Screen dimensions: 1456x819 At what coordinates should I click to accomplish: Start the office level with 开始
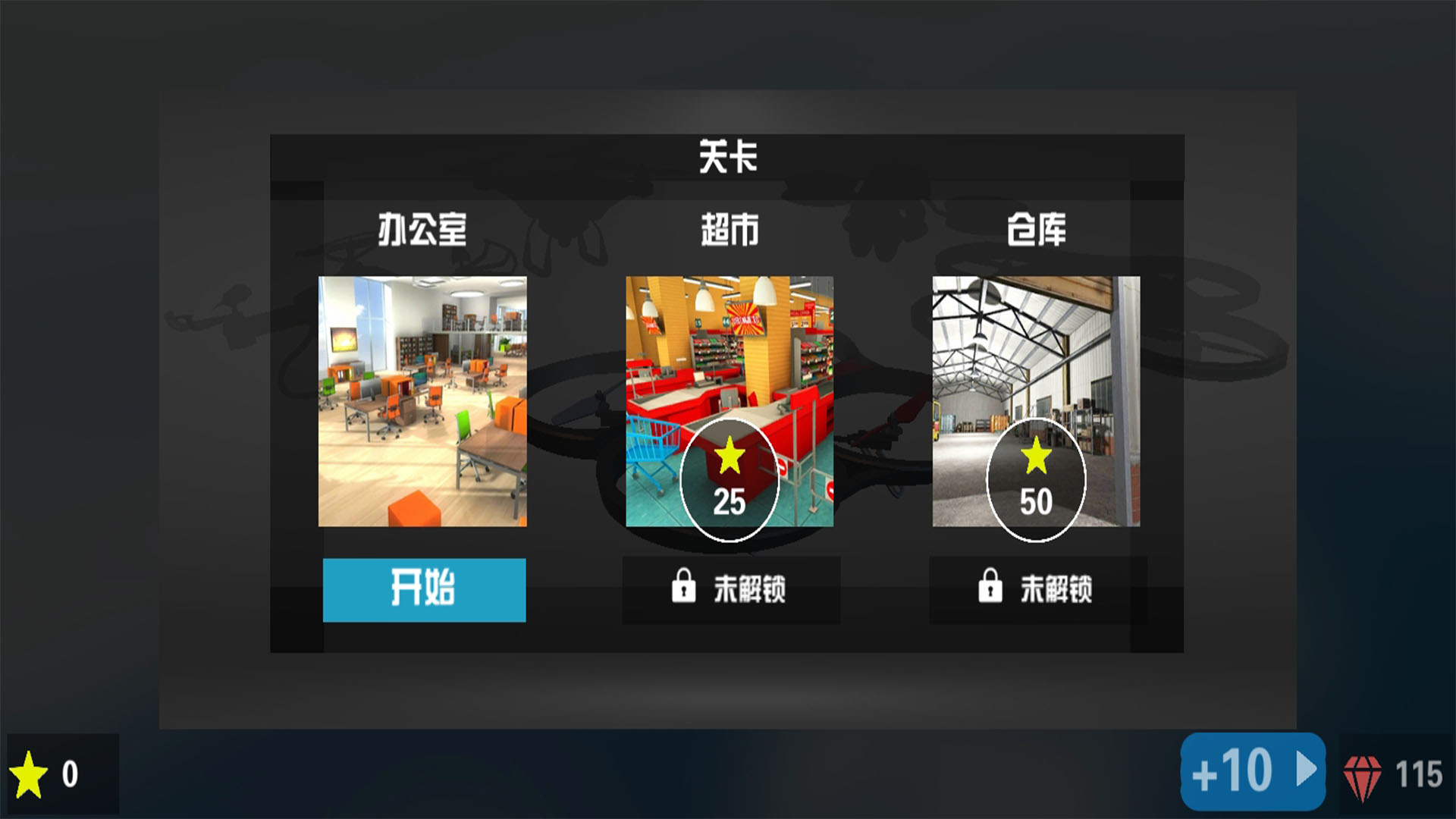[423, 590]
